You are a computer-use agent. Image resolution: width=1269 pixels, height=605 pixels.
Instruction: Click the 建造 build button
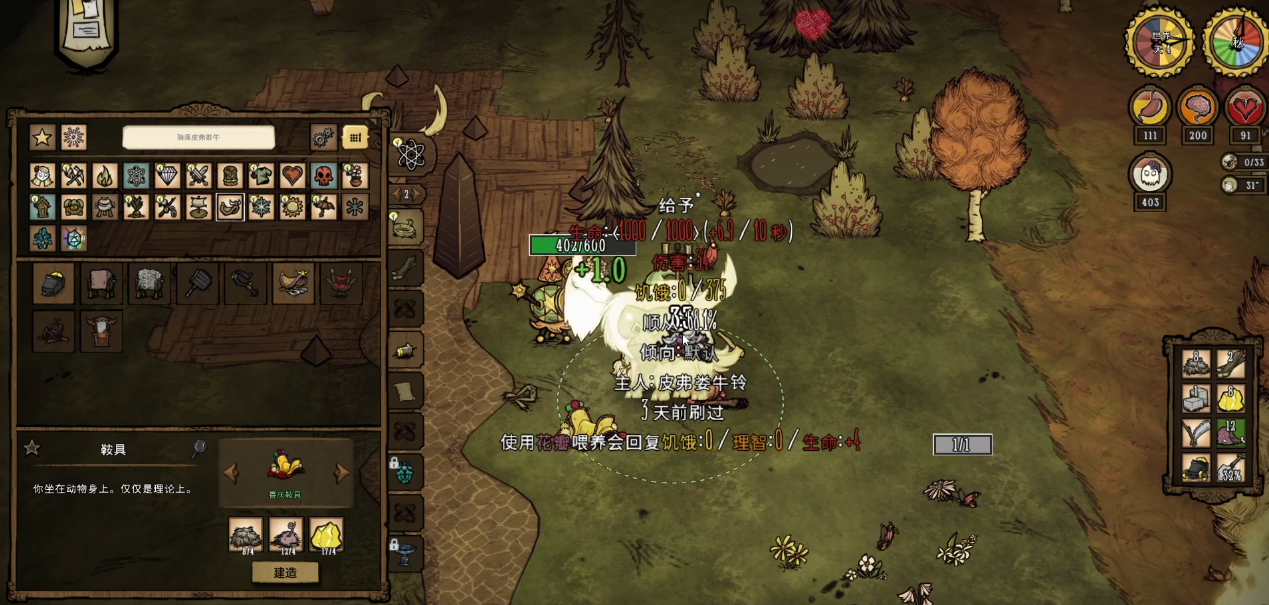coord(285,573)
